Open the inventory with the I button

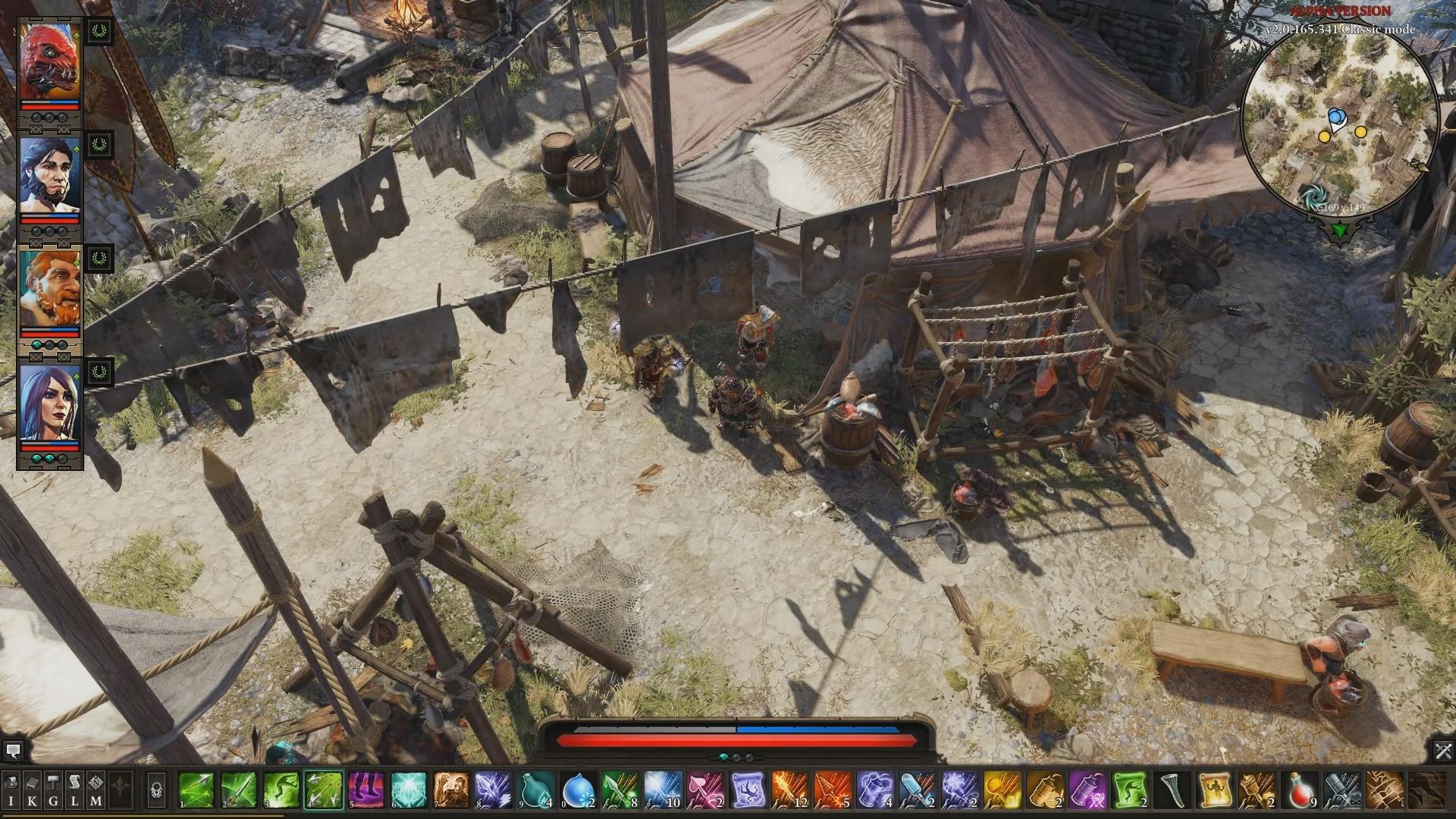pyautogui.click(x=11, y=789)
